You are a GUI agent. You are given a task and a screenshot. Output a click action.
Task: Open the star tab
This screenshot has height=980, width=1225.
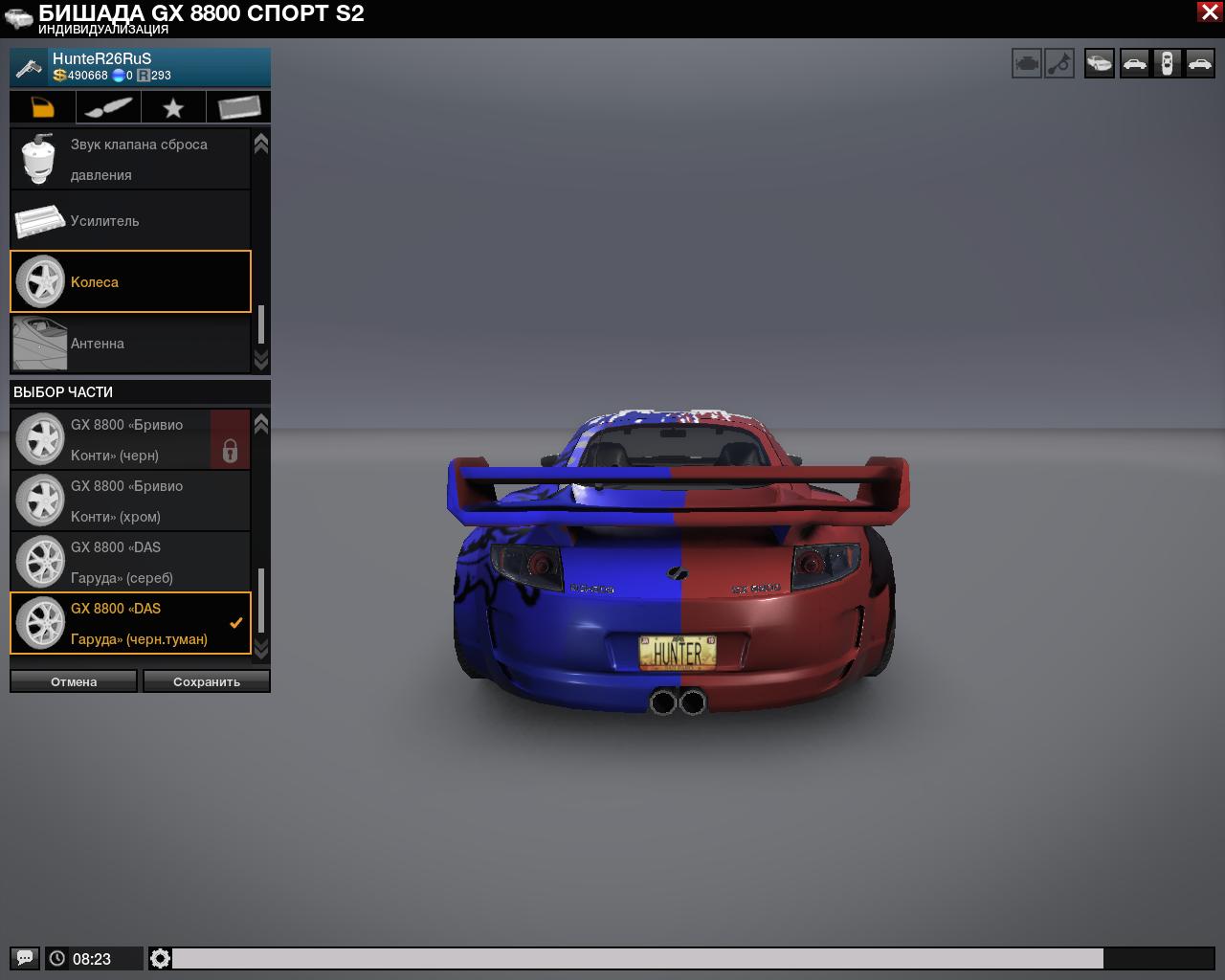pos(173,107)
